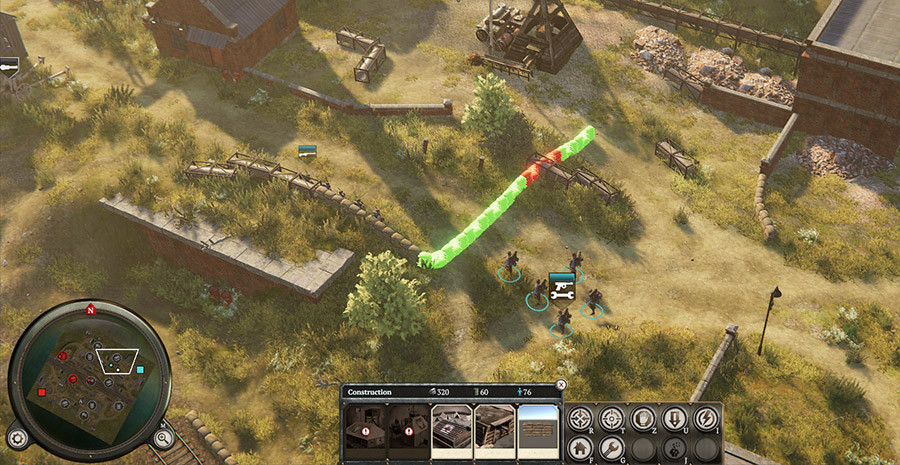Choose the four-arrow crosshair attack-move command
This screenshot has width=900, height=465.
coord(580,418)
